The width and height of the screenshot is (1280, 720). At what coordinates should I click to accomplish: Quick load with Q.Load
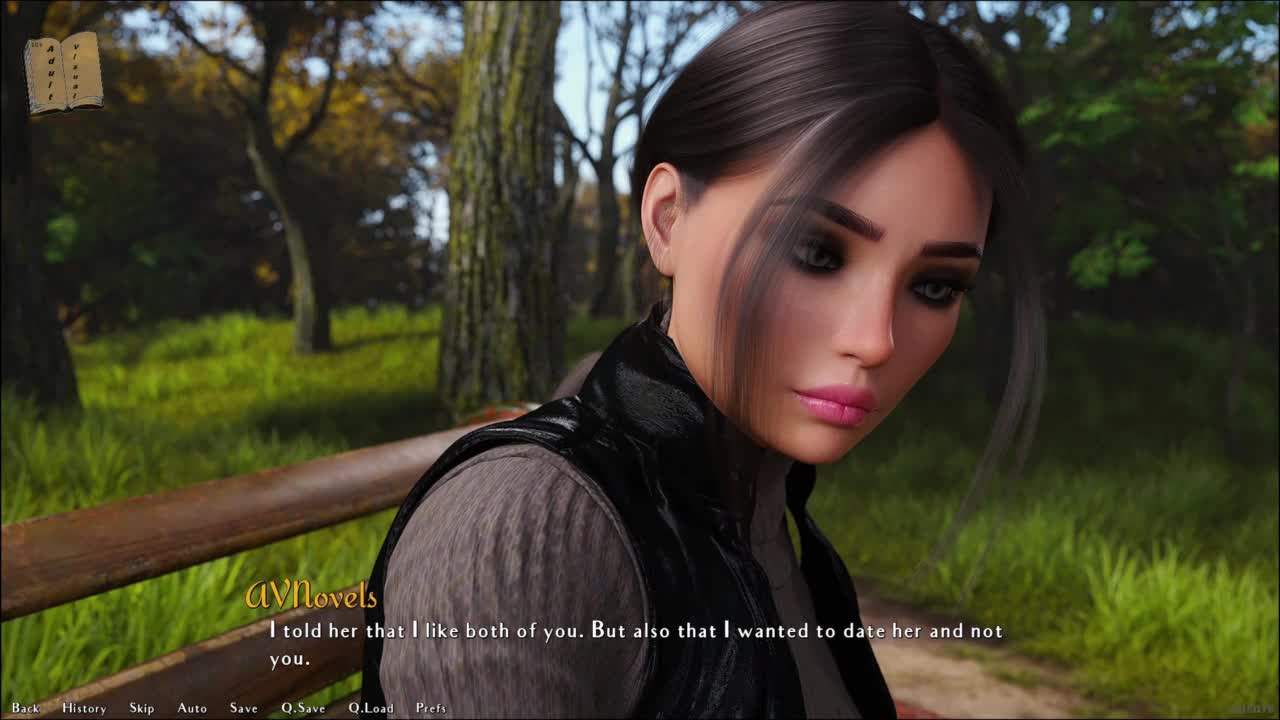coord(371,708)
